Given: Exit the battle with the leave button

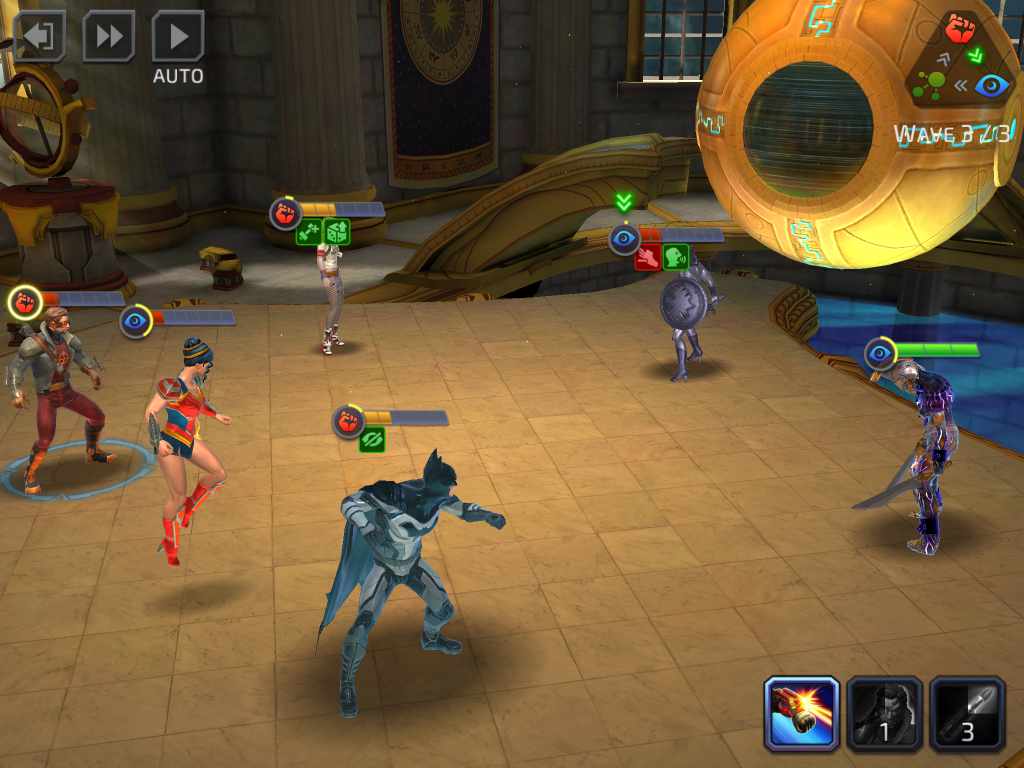Looking at the screenshot, I should pos(39,37).
